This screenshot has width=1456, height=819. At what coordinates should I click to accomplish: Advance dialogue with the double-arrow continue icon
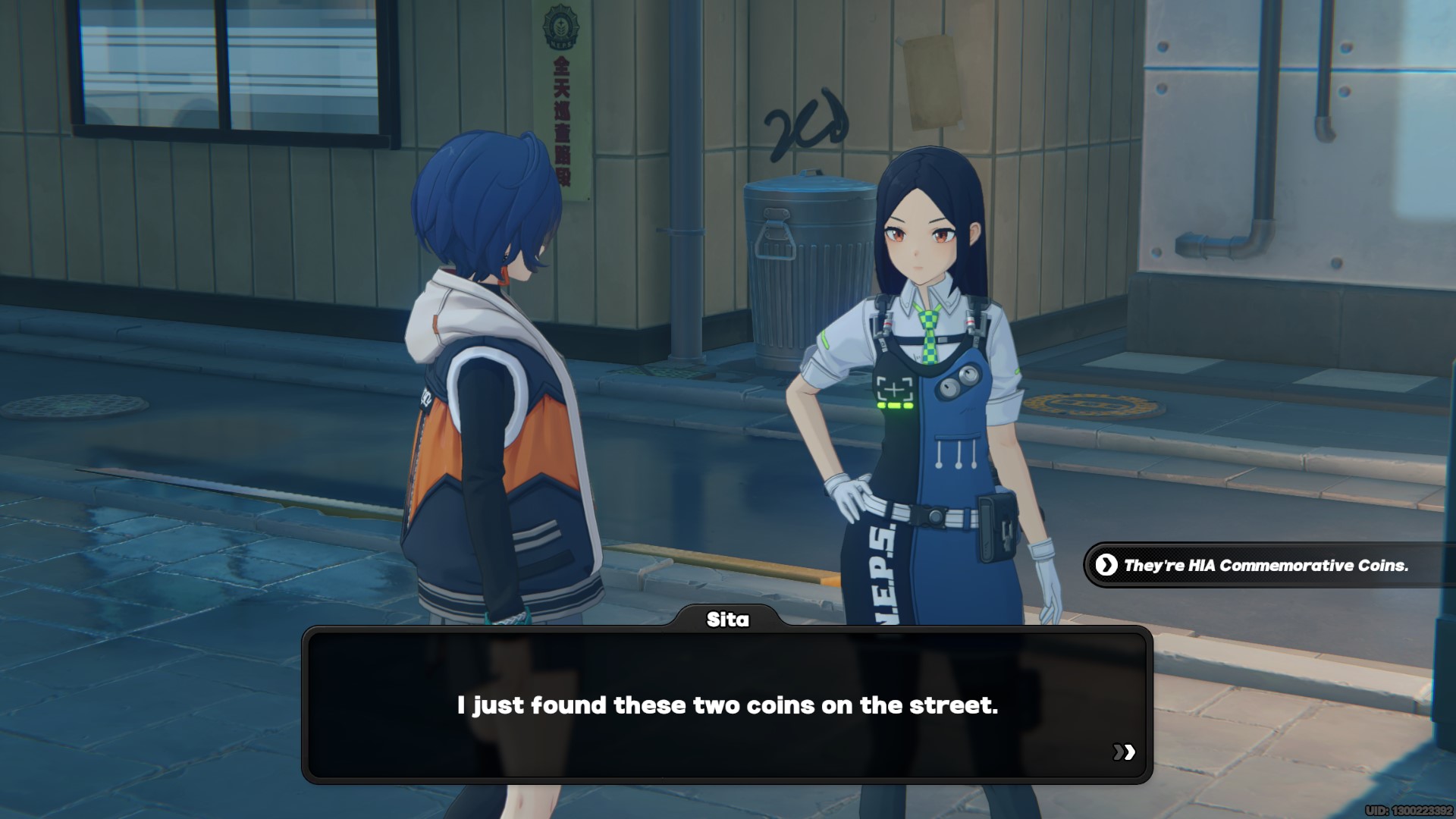pos(1124,752)
